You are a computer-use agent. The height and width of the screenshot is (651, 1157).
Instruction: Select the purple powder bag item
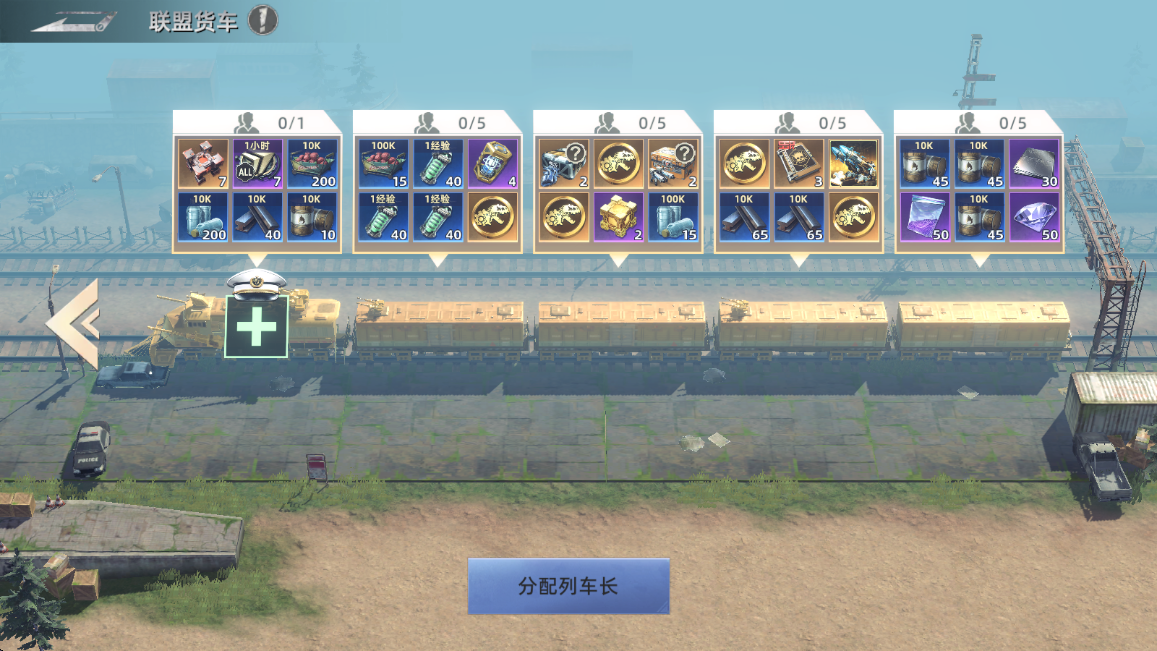tap(925, 218)
